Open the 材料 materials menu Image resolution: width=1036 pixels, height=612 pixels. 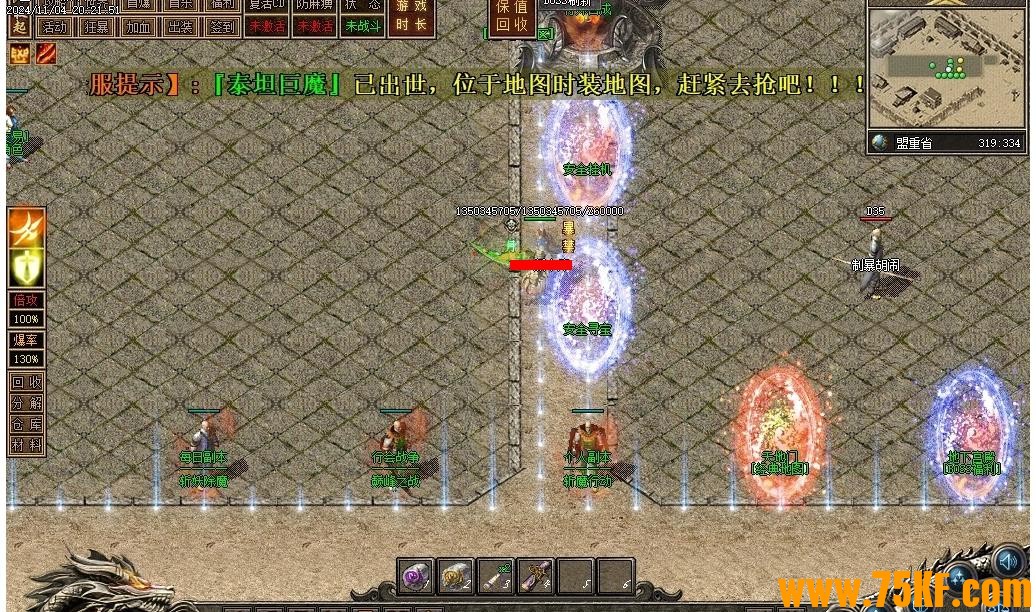[26, 445]
